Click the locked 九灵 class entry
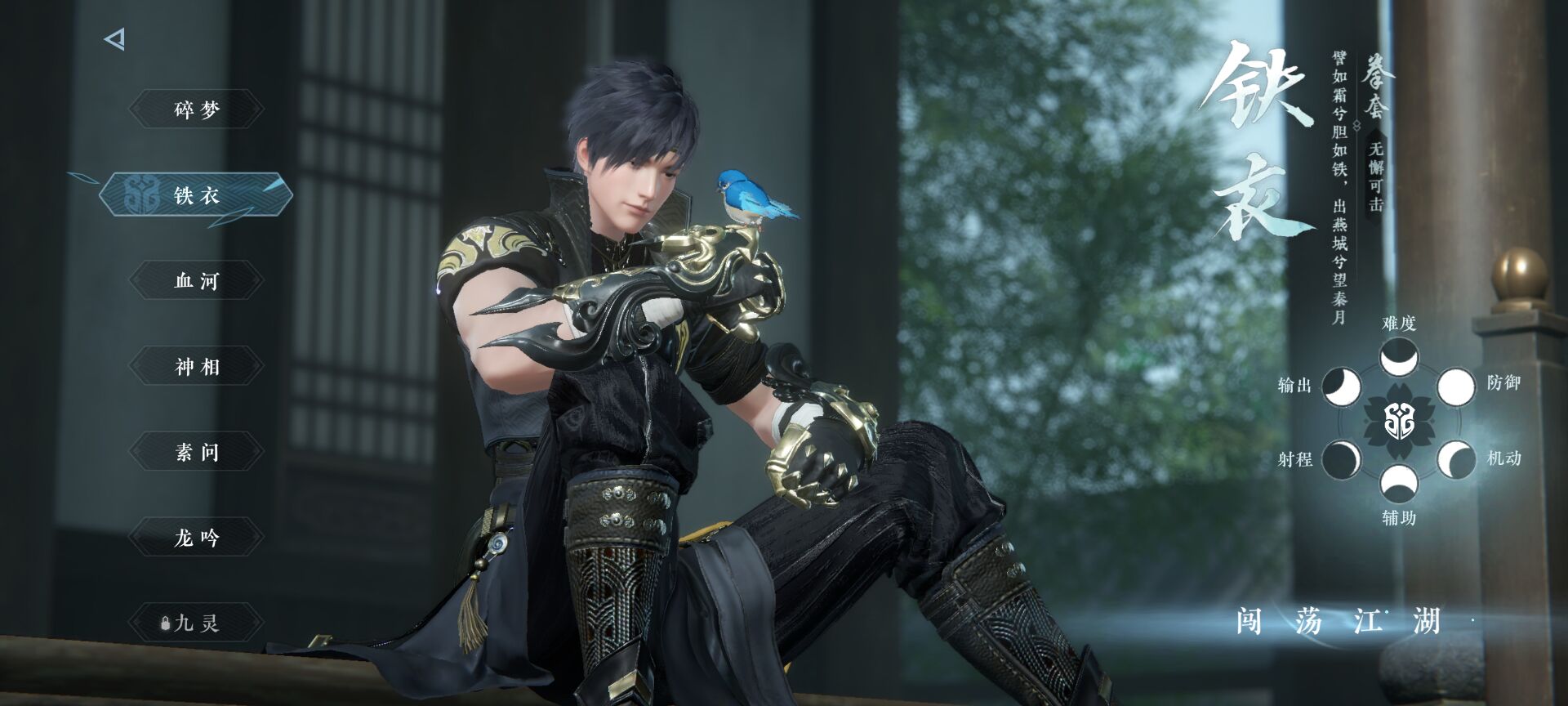Image resolution: width=1568 pixels, height=706 pixels. [x=197, y=623]
